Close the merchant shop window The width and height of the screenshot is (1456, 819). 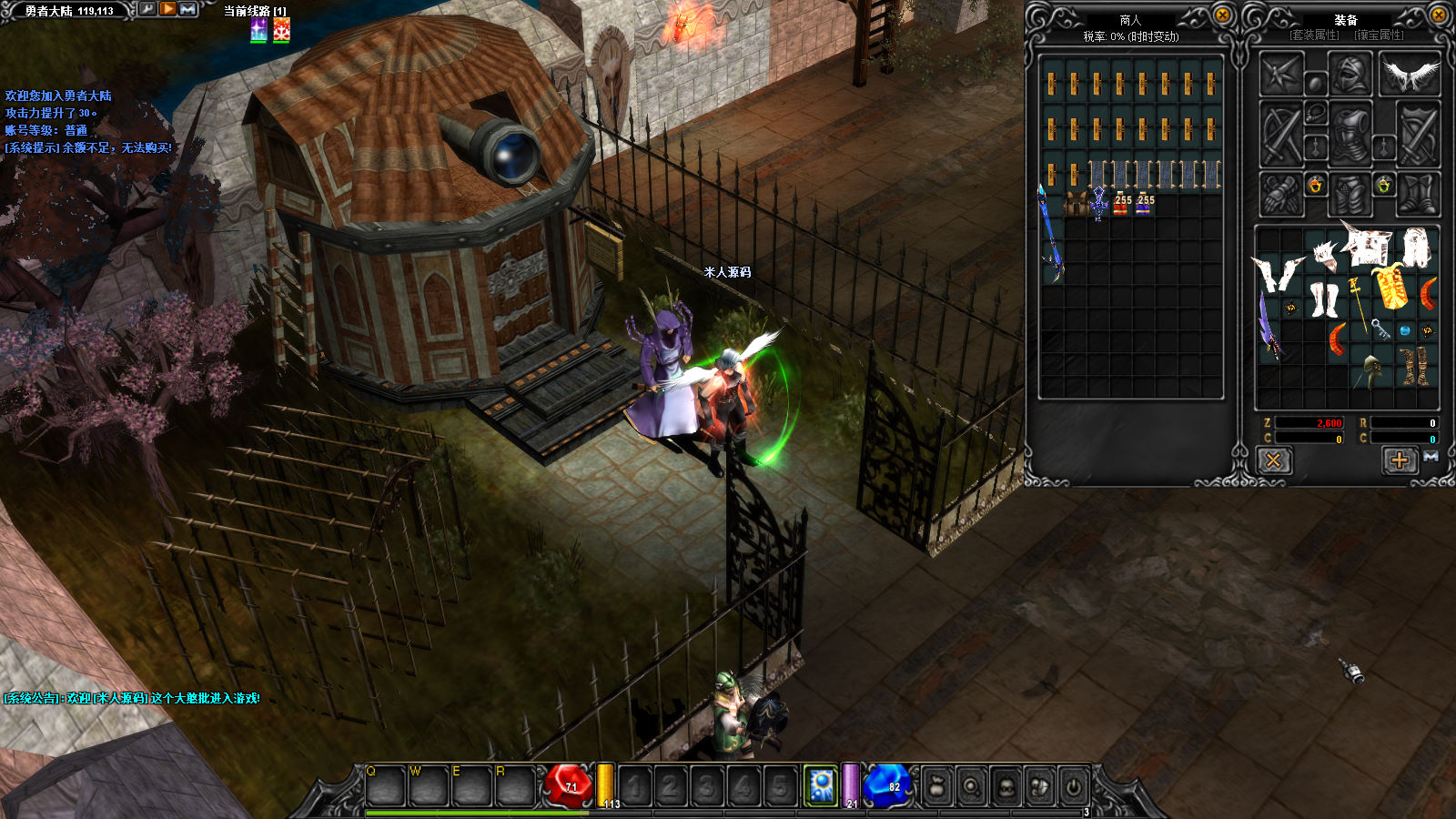tap(1223, 15)
